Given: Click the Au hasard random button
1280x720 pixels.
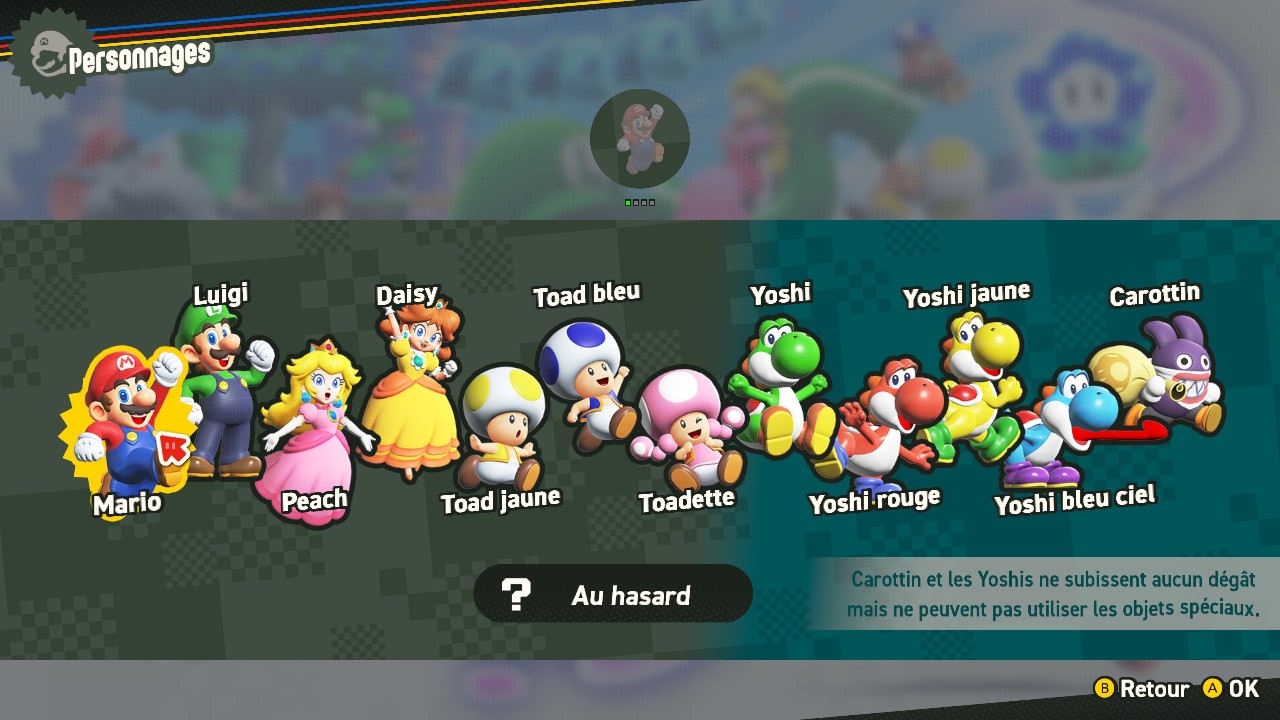Looking at the screenshot, I should pos(613,594).
